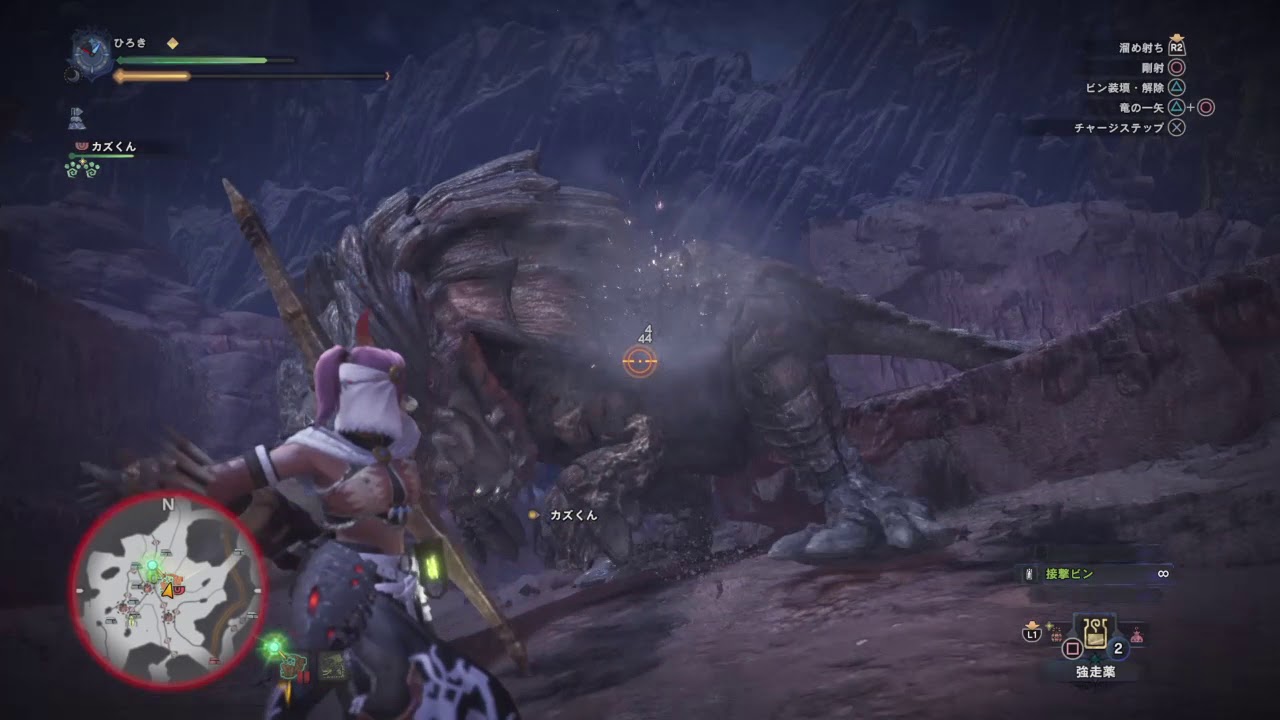Open the circular area minimap
The width and height of the screenshot is (1280, 720).
[167, 589]
